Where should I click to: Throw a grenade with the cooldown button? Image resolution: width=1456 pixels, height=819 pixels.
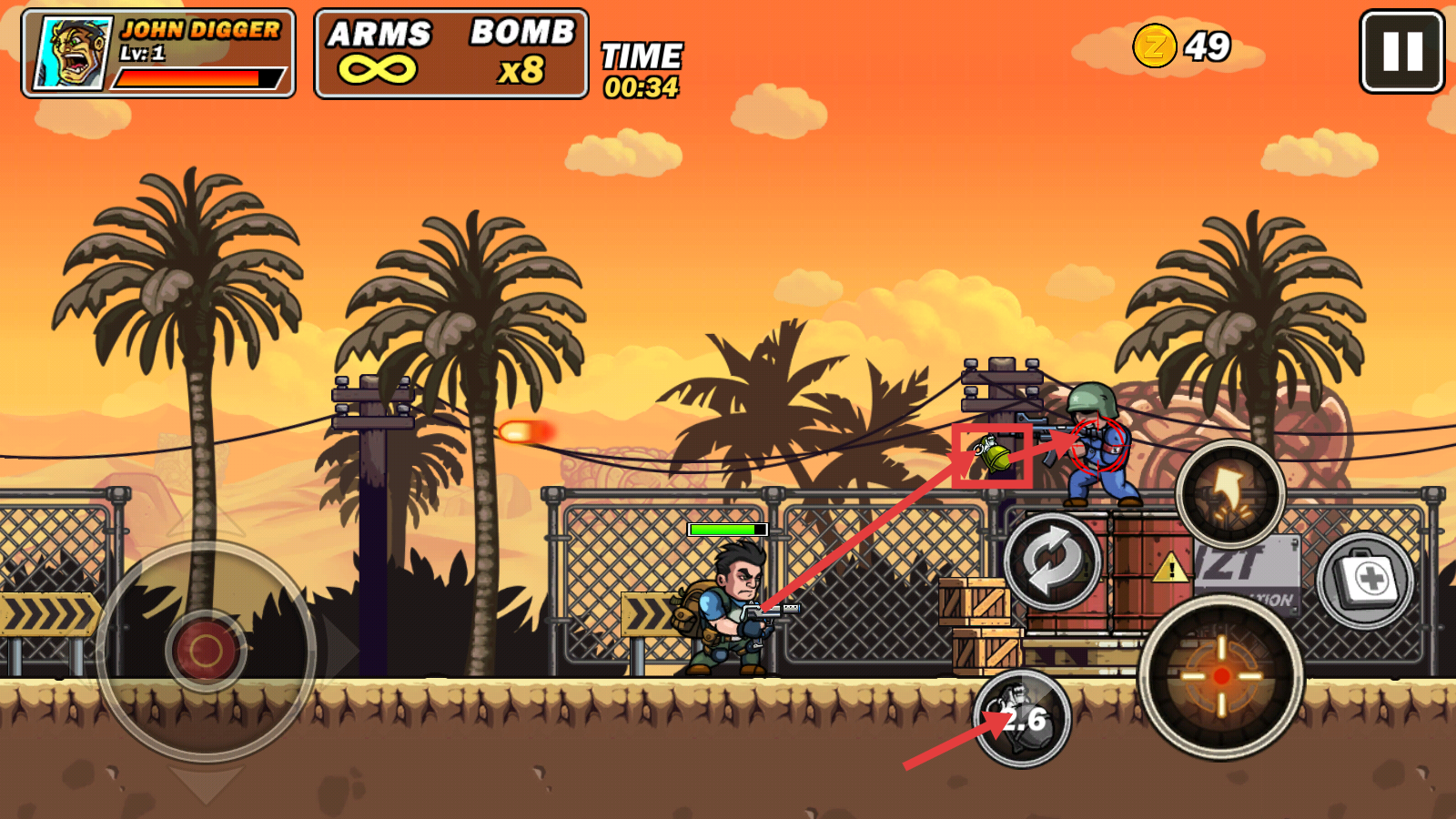point(1022,719)
